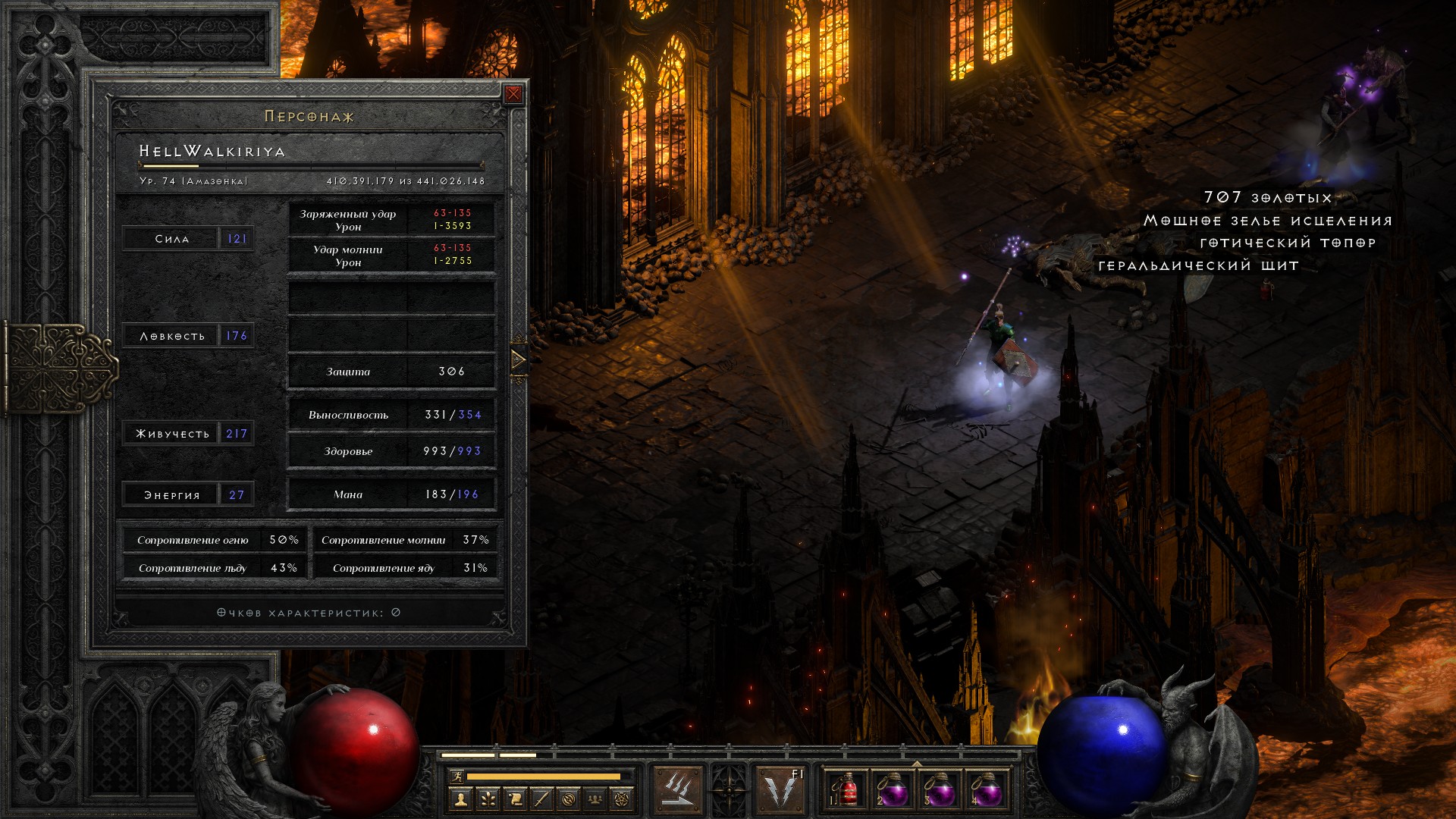
Task: Pick up the Геральдический щит item label
Action: 1198,265
